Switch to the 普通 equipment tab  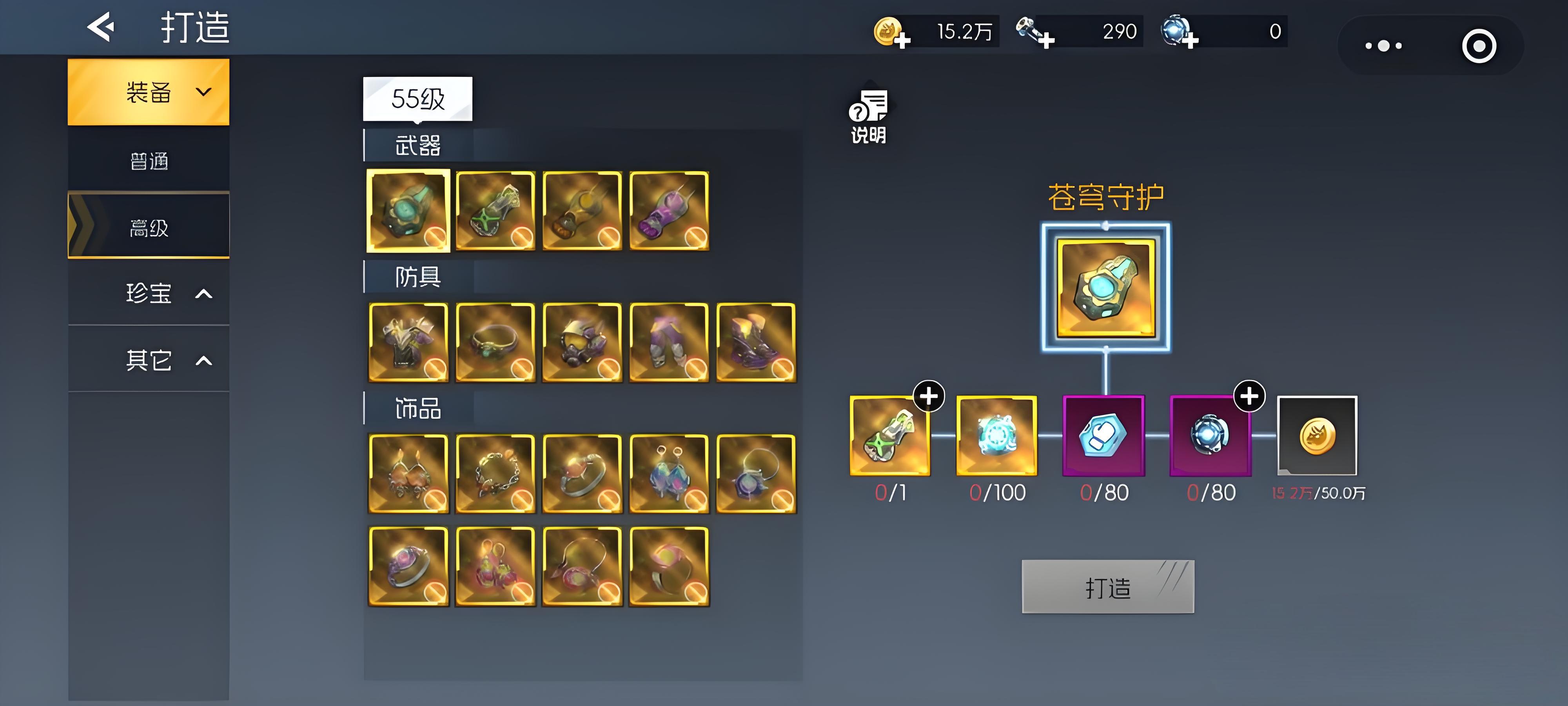point(149,162)
